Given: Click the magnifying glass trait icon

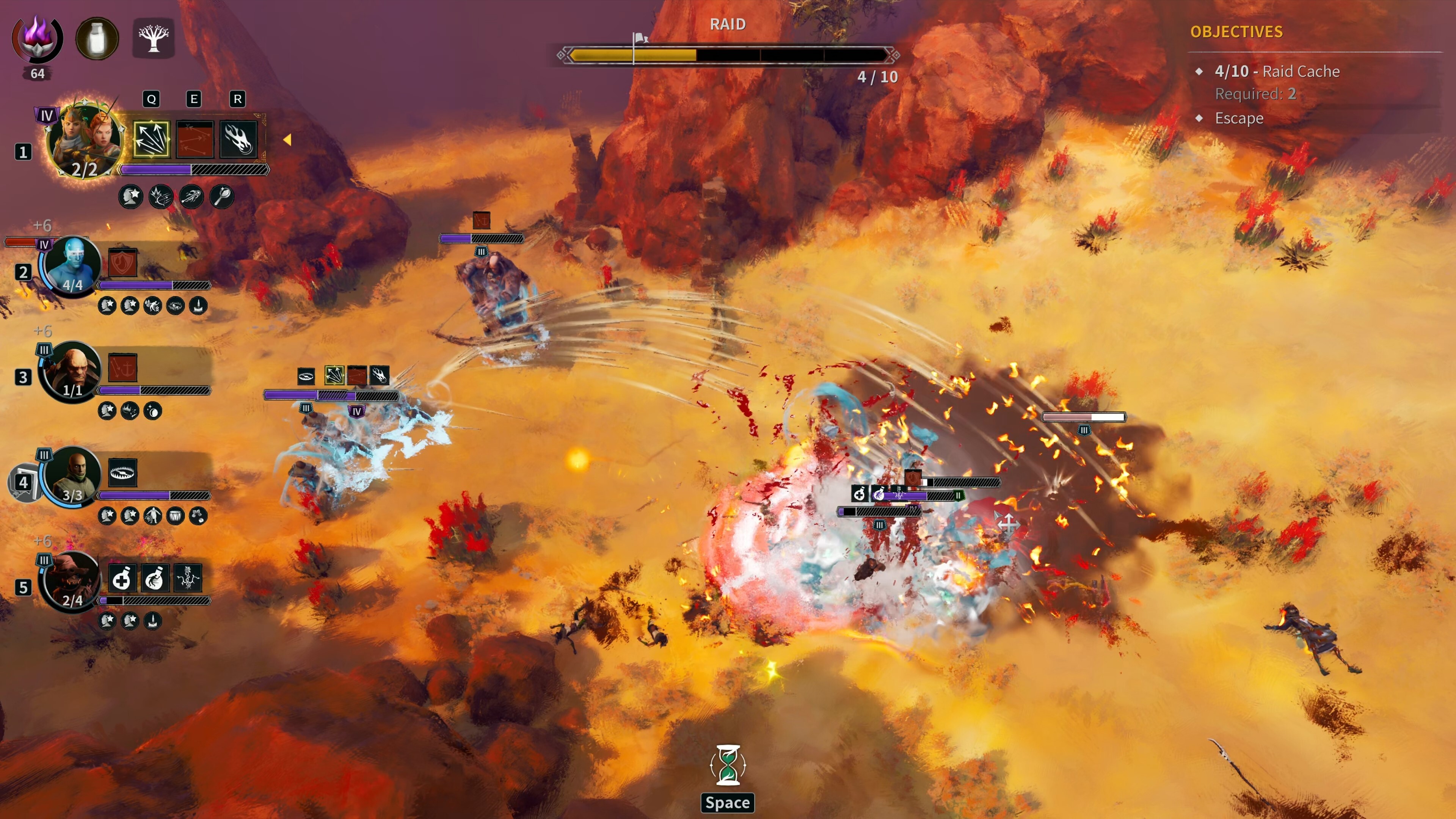Looking at the screenshot, I should coord(221,196).
